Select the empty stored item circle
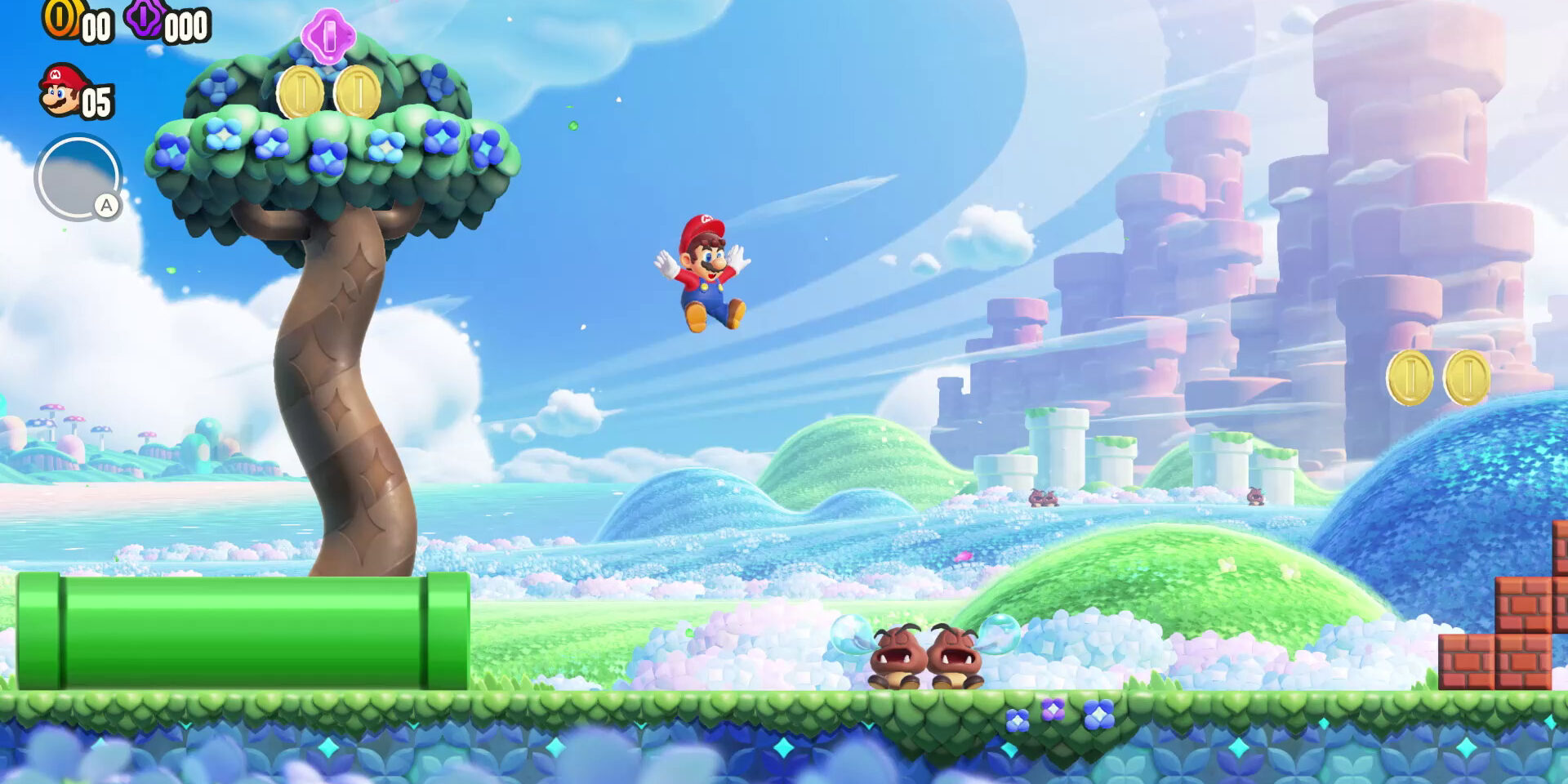Image resolution: width=1568 pixels, height=784 pixels. pos(77,177)
